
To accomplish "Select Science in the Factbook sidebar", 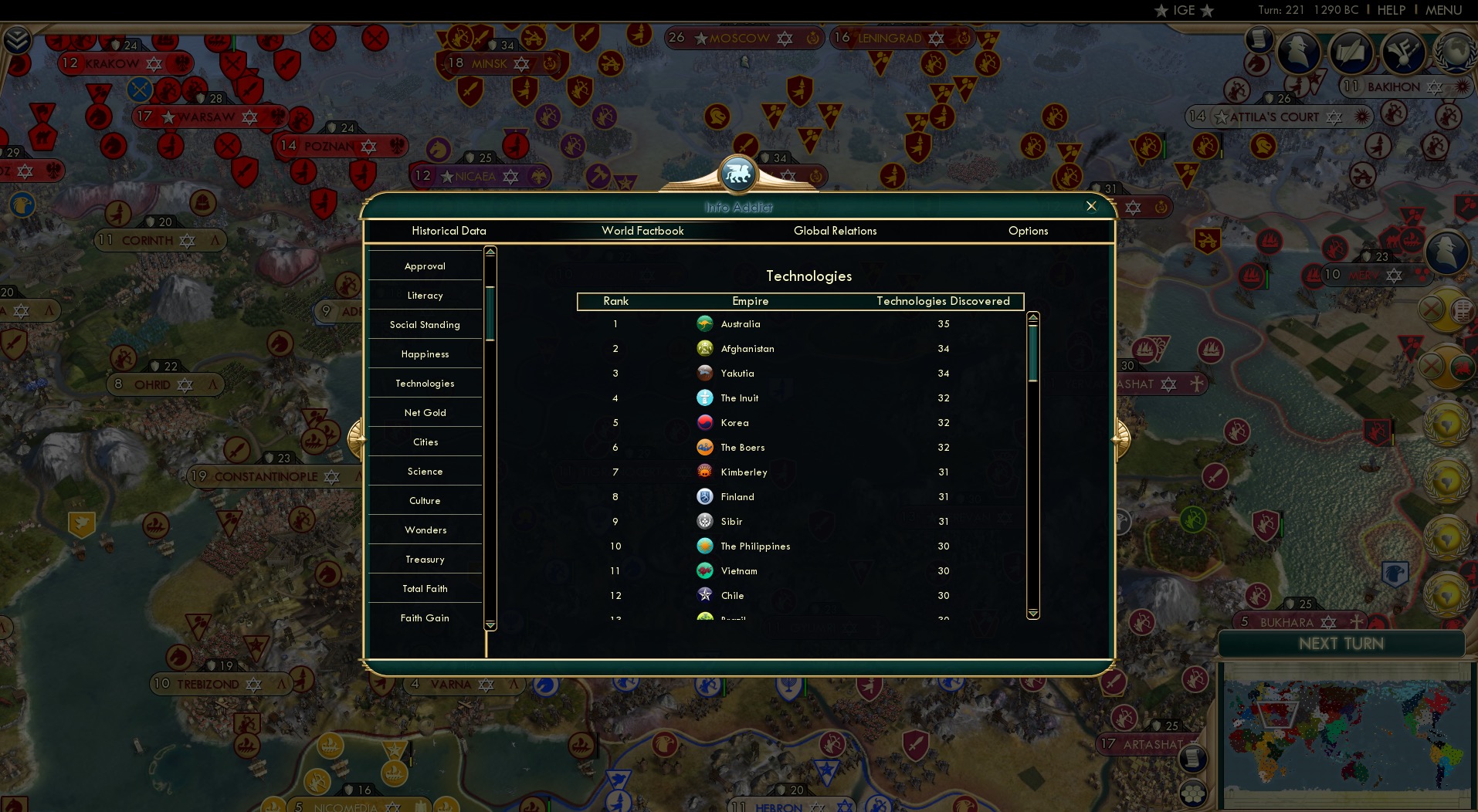I will [x=425, y=471].
